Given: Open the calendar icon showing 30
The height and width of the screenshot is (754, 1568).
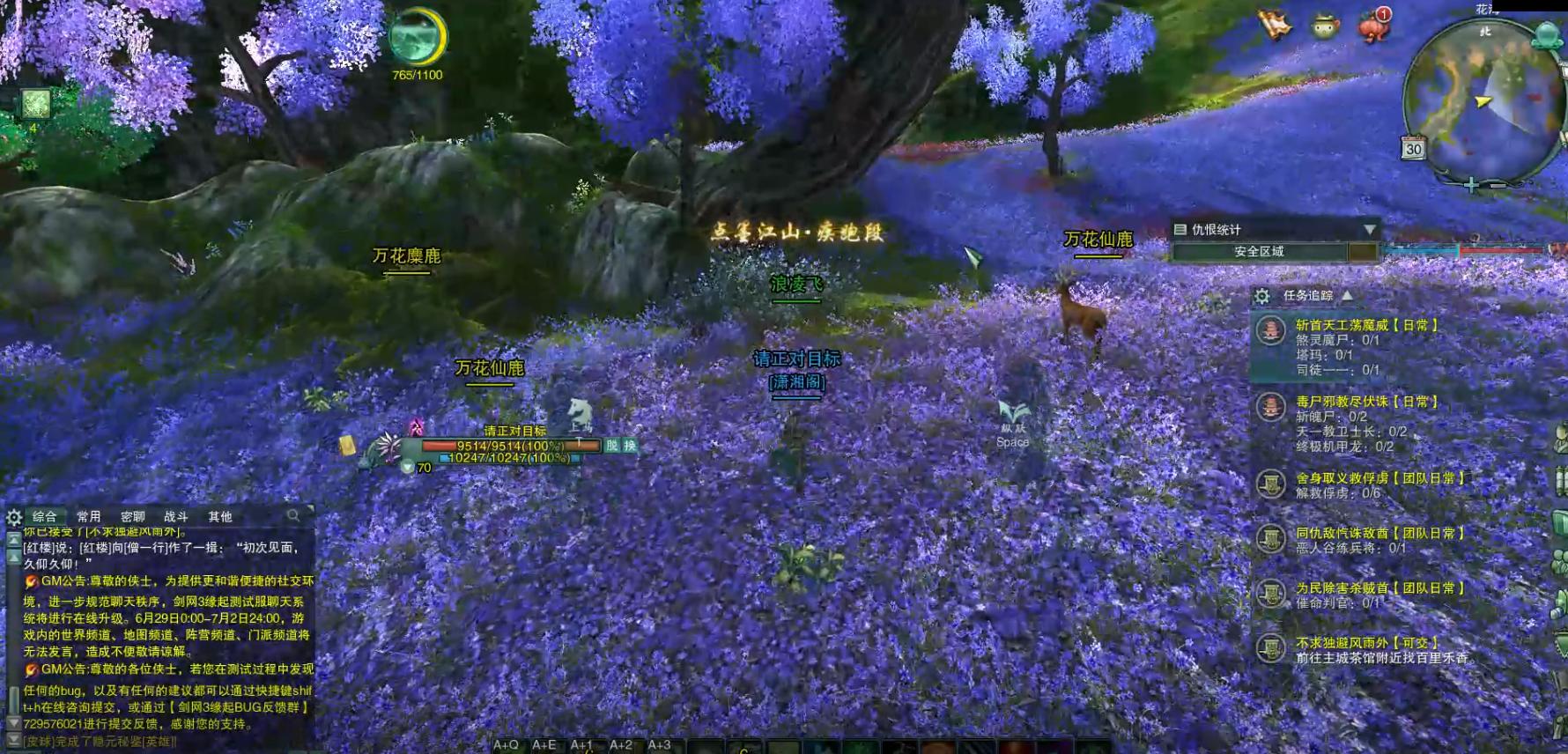Looking at the screenshot, I should tap(1413, 148).
